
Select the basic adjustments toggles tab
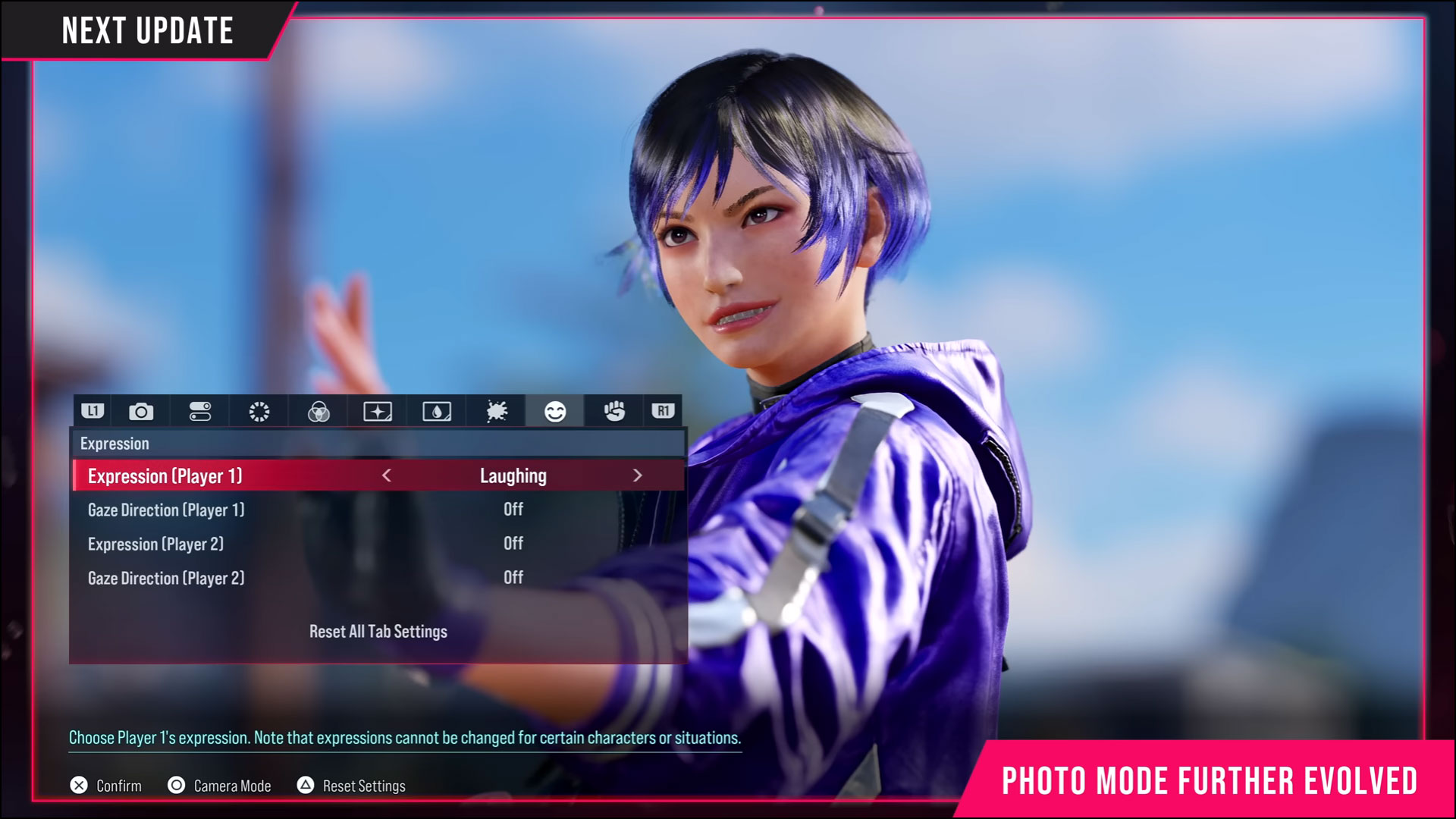coord(199,411)
